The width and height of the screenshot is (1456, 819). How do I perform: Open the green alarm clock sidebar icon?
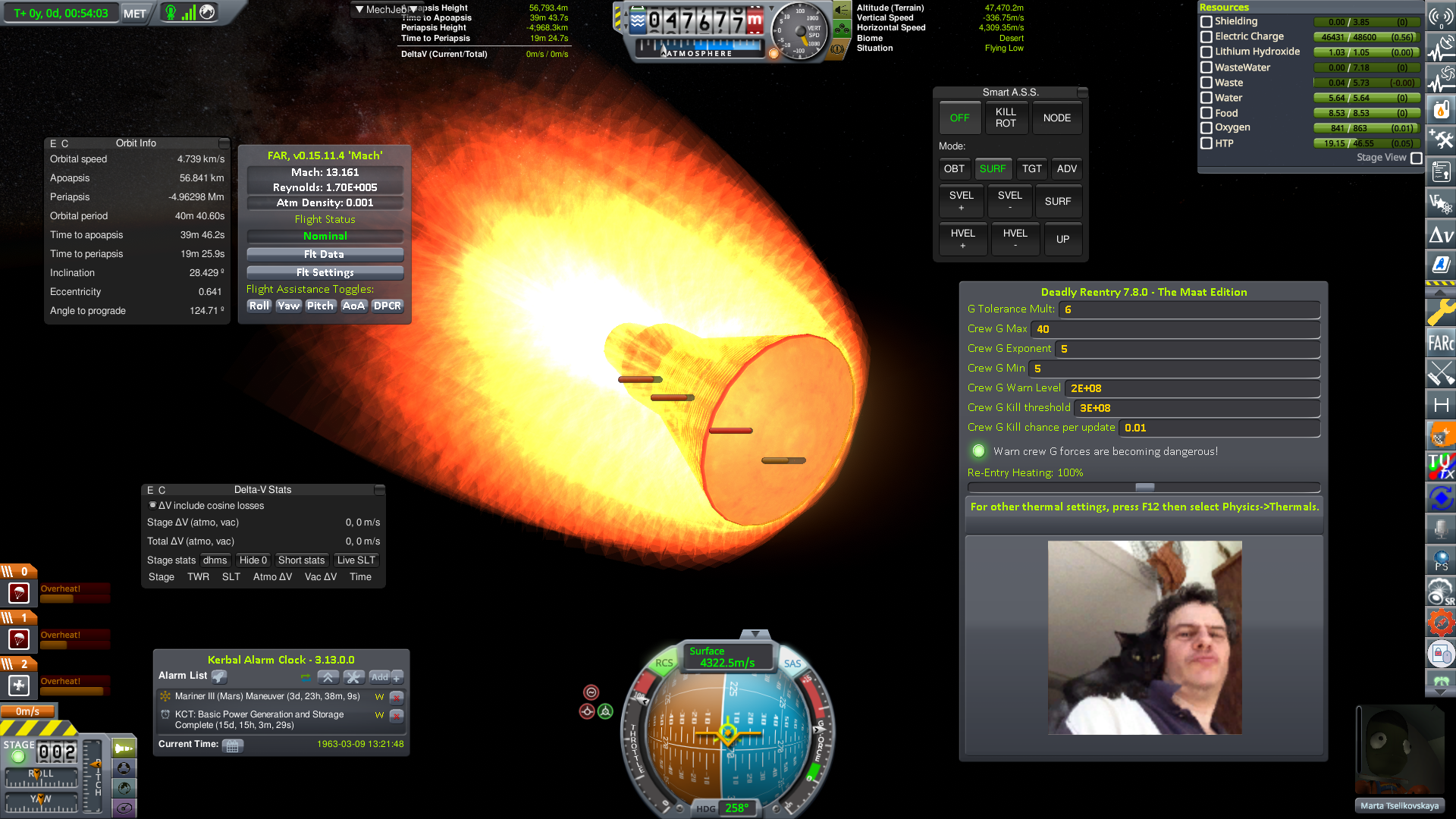click(1440, 681)
